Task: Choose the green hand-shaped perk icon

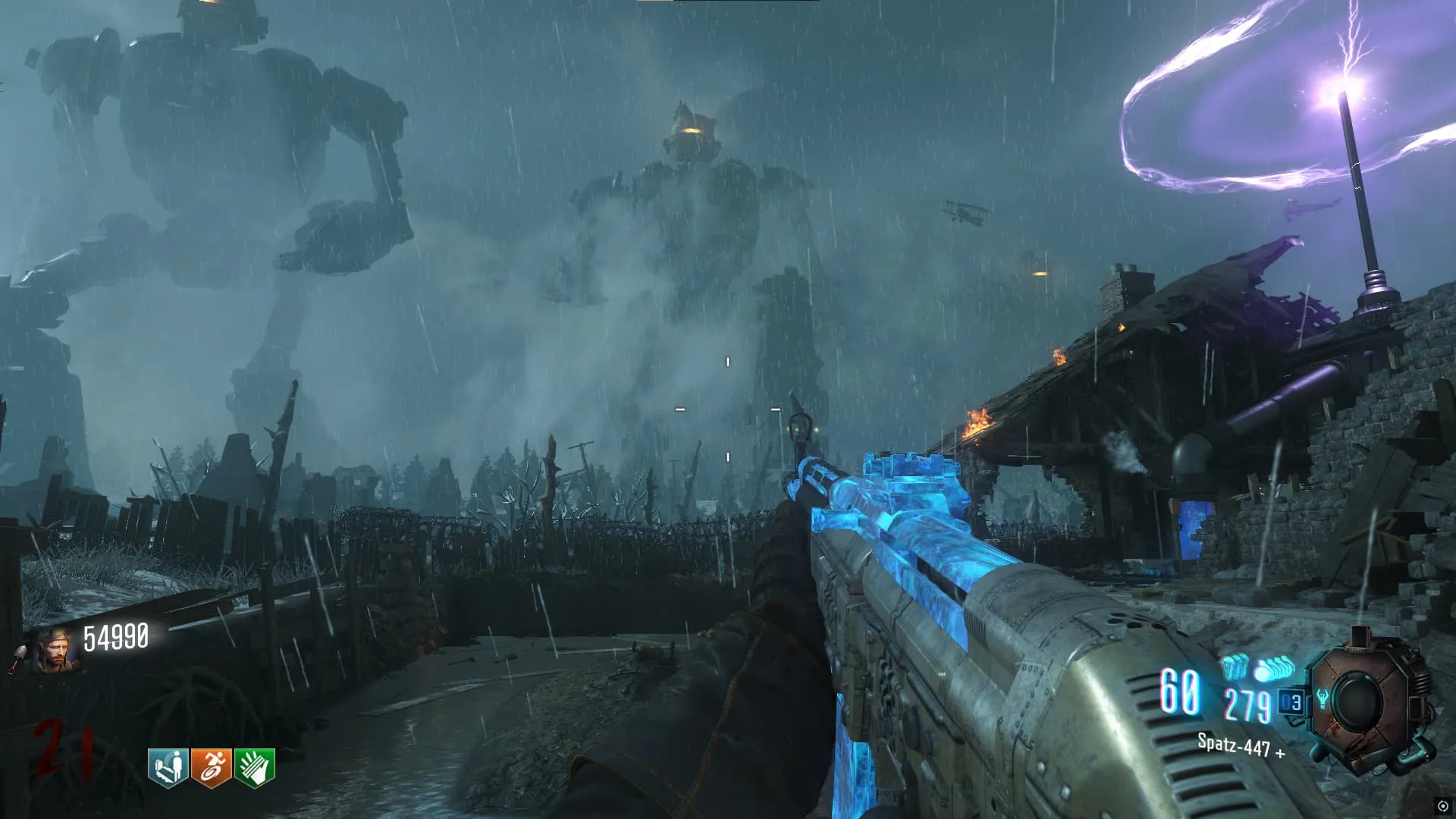Action: tap(255, 767)
